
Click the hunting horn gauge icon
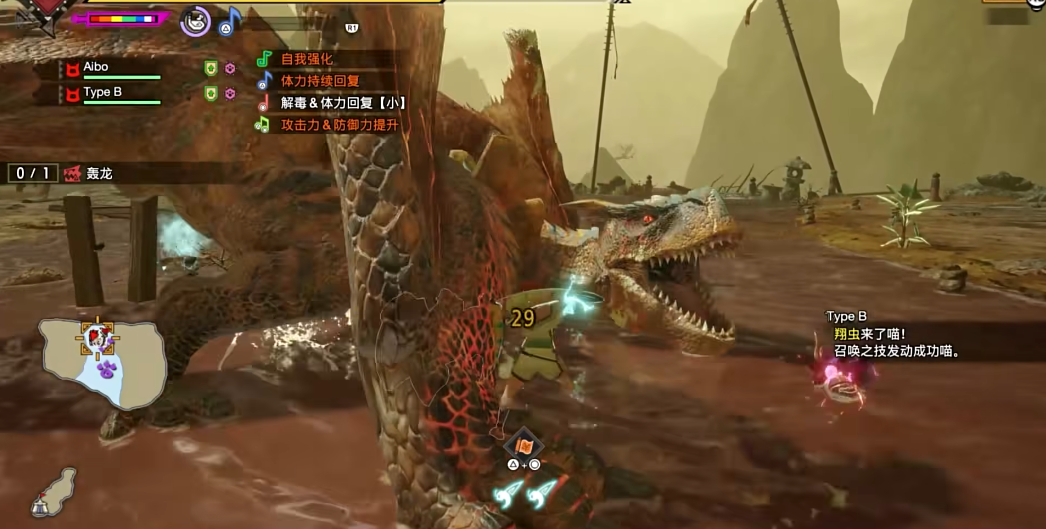(196, 20)
